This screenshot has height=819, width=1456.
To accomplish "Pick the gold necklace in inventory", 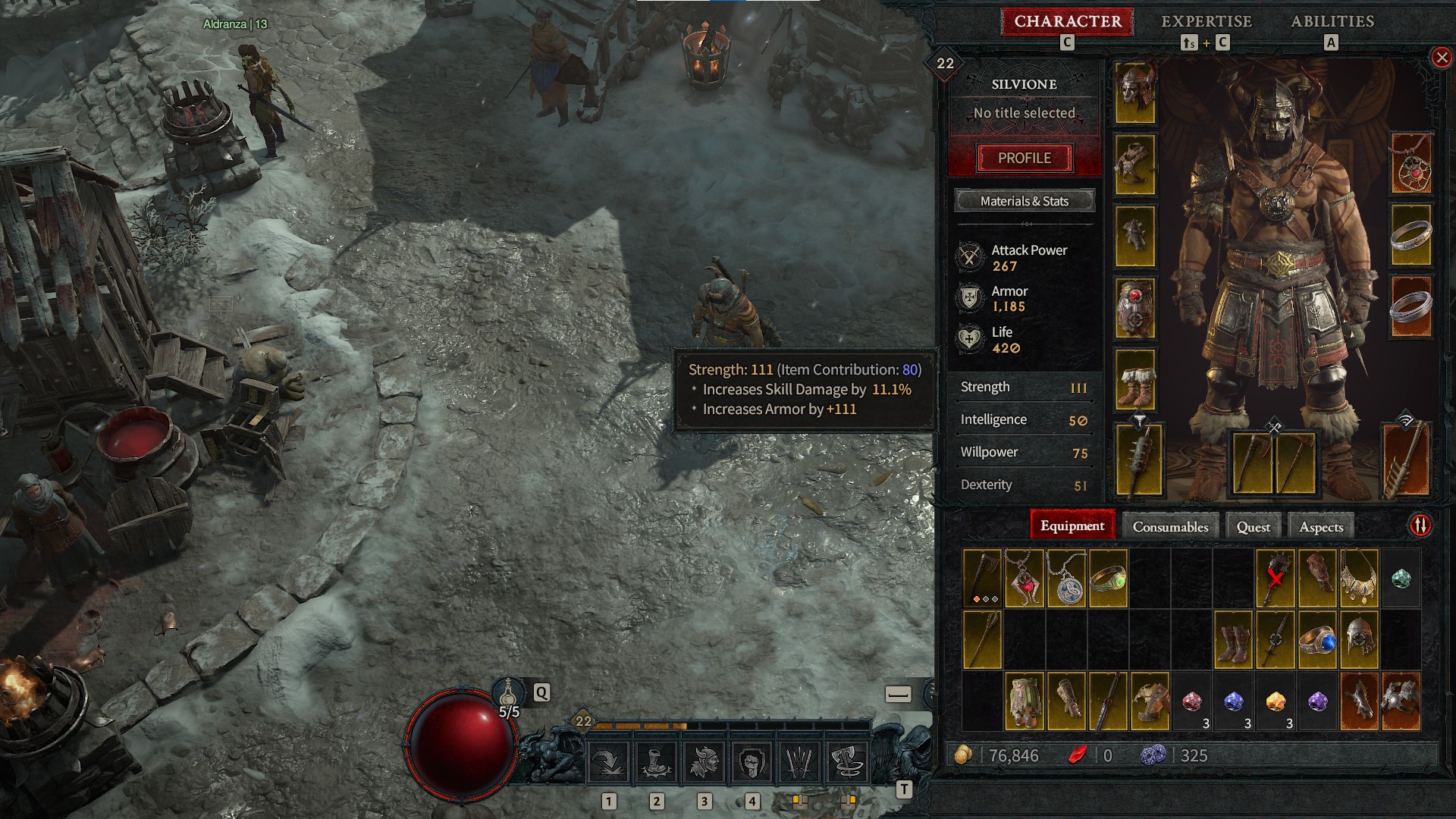I will coord(1358,579).
